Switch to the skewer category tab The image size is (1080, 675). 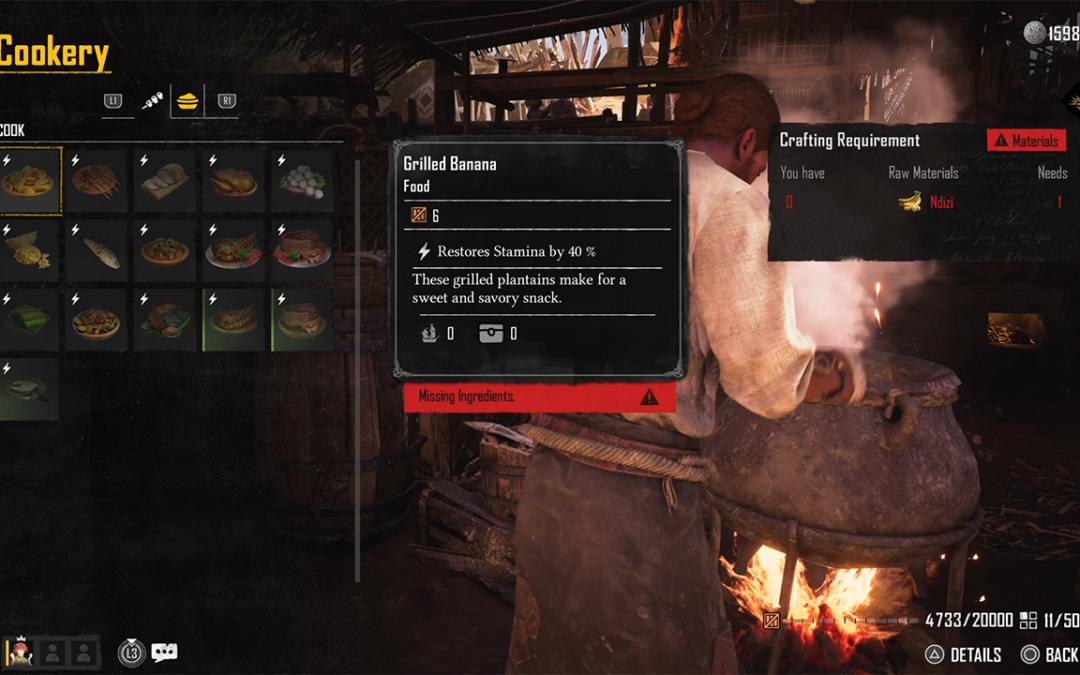pos(153,101)
